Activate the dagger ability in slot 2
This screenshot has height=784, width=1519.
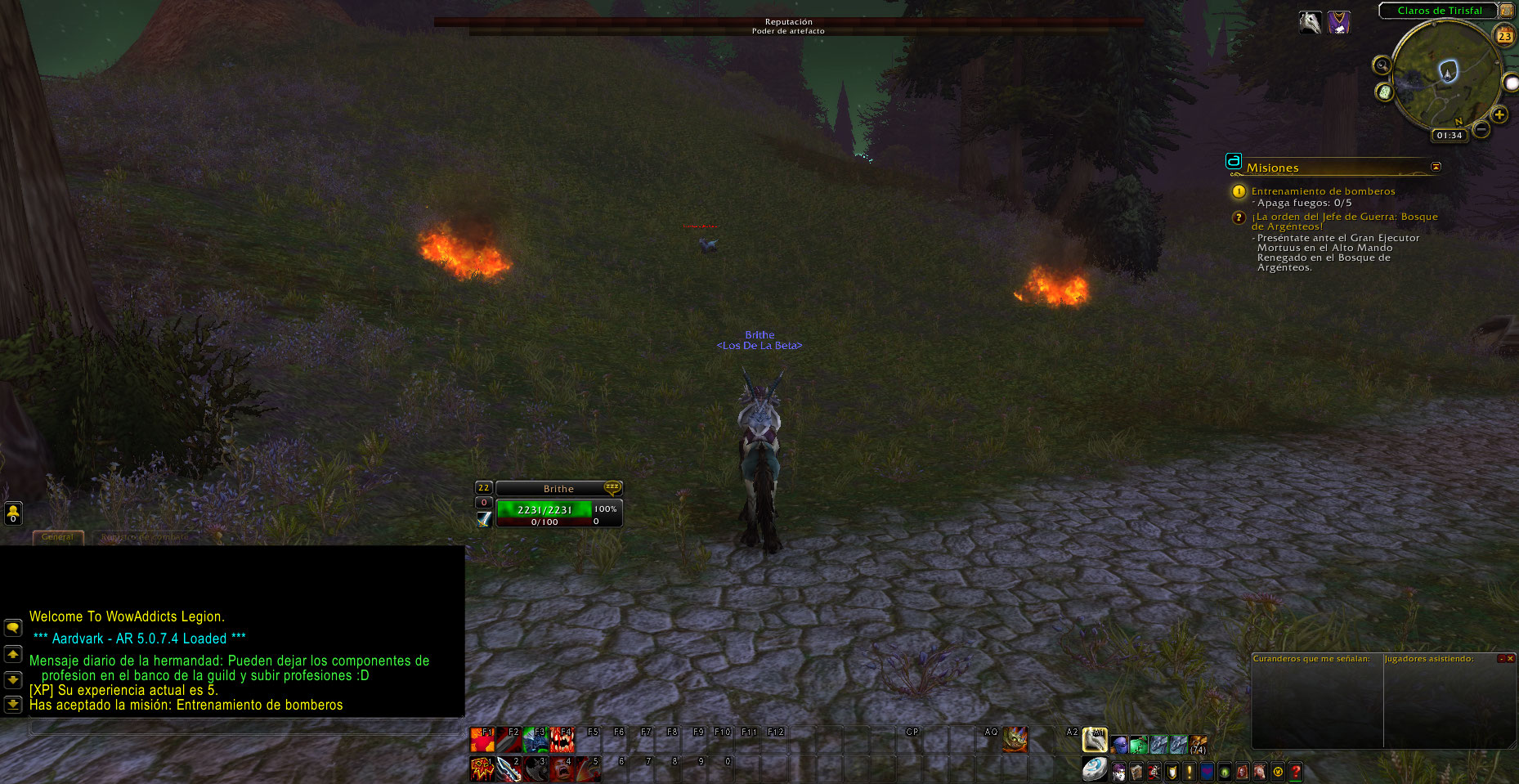point(509,769)
